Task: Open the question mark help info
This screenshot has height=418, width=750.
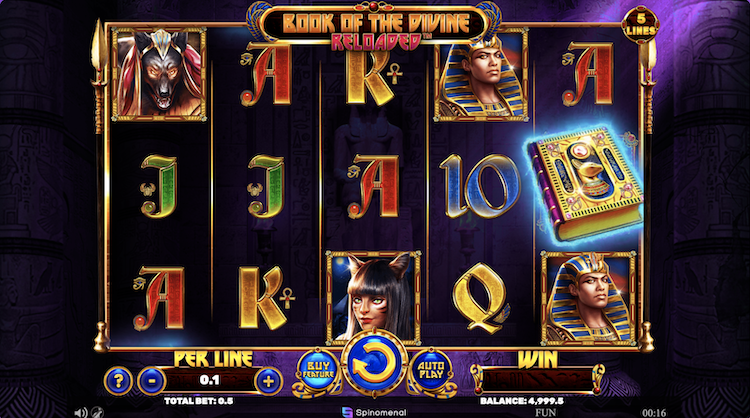Action: tap(117, 381)
